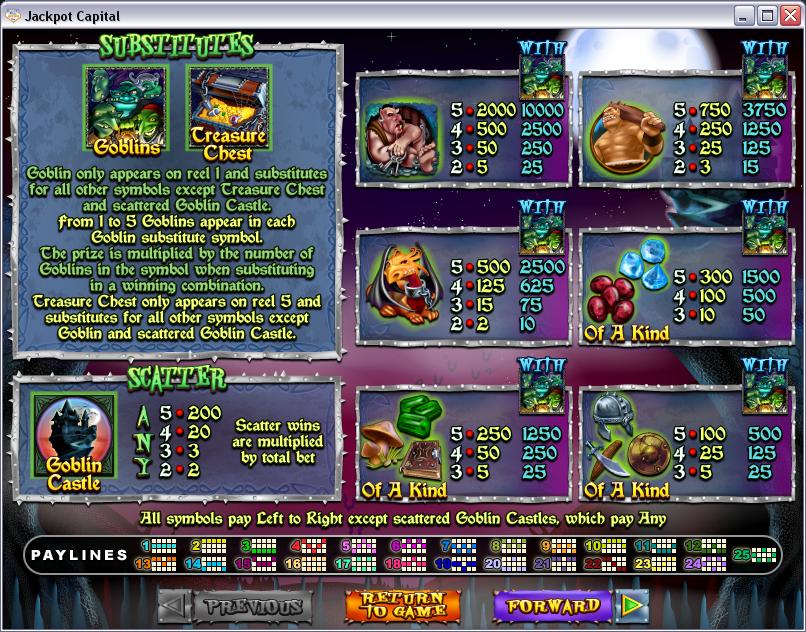Minimize the Jackpot Capital window
This screenshot has height=632, width=806.
click(x=745, y=15)
